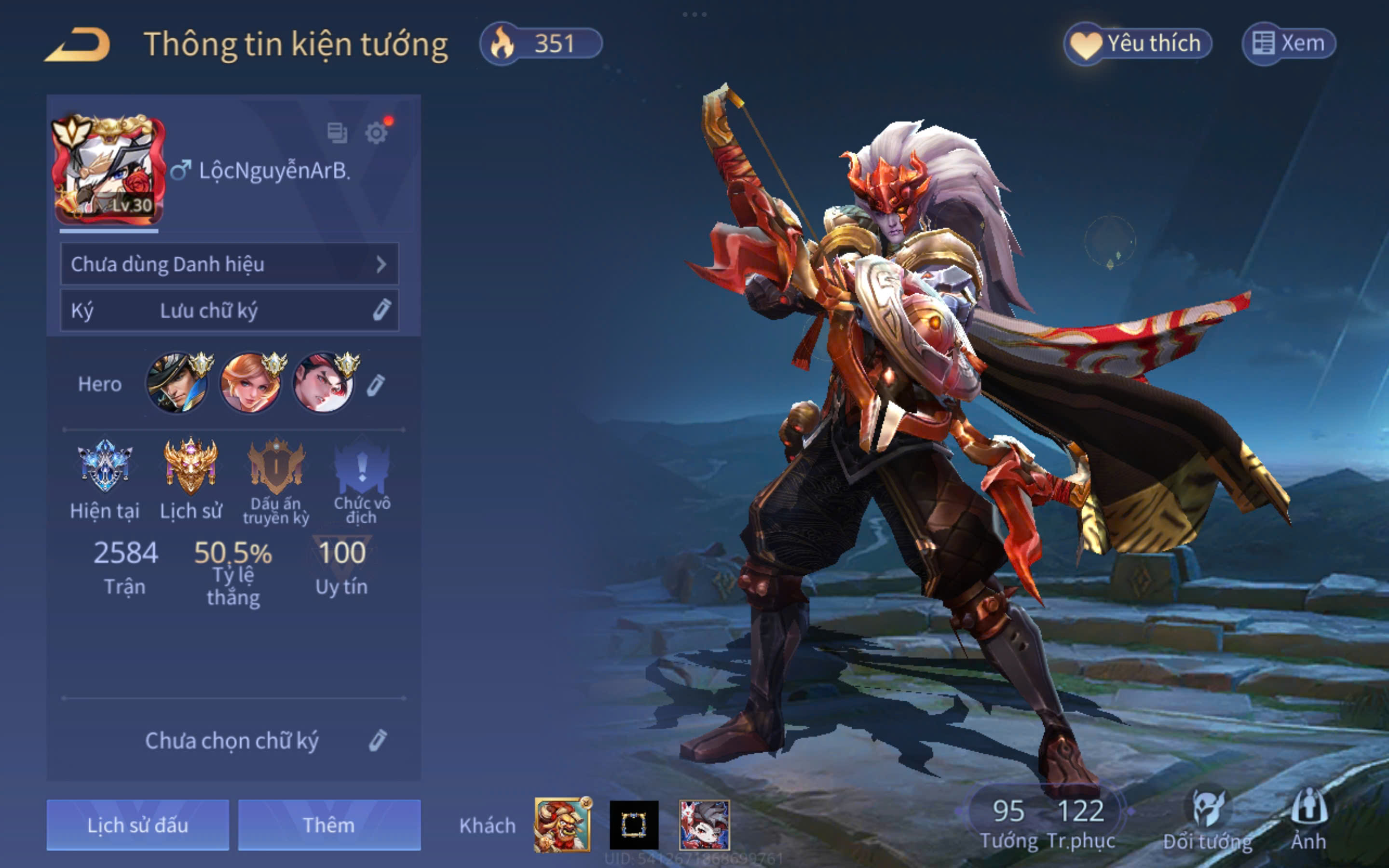Open the settings gear icon
Viewport: 1389px width, 868px height.
pyautogui.click(x=377, y=133)
